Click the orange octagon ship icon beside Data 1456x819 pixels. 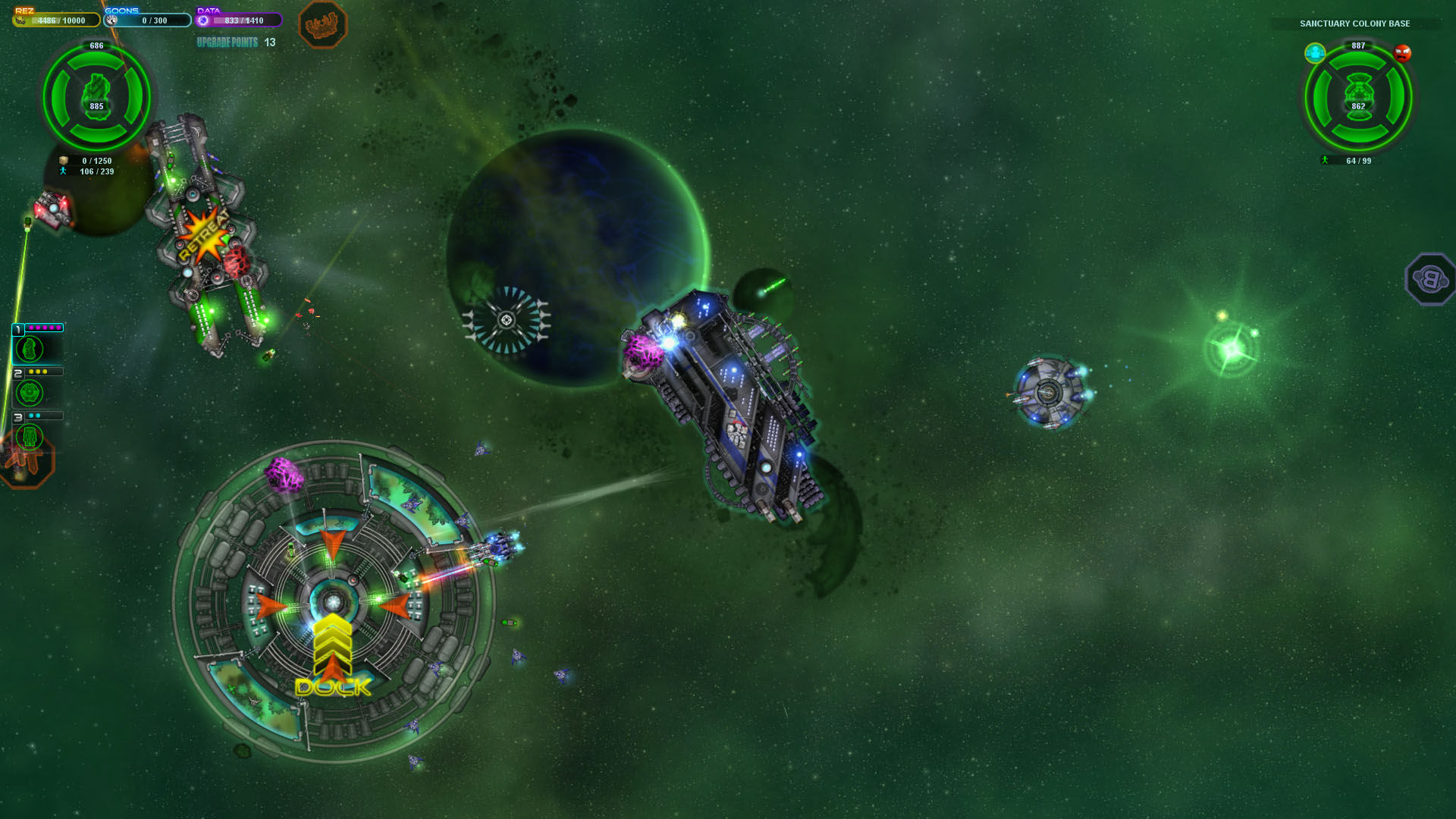322,25
